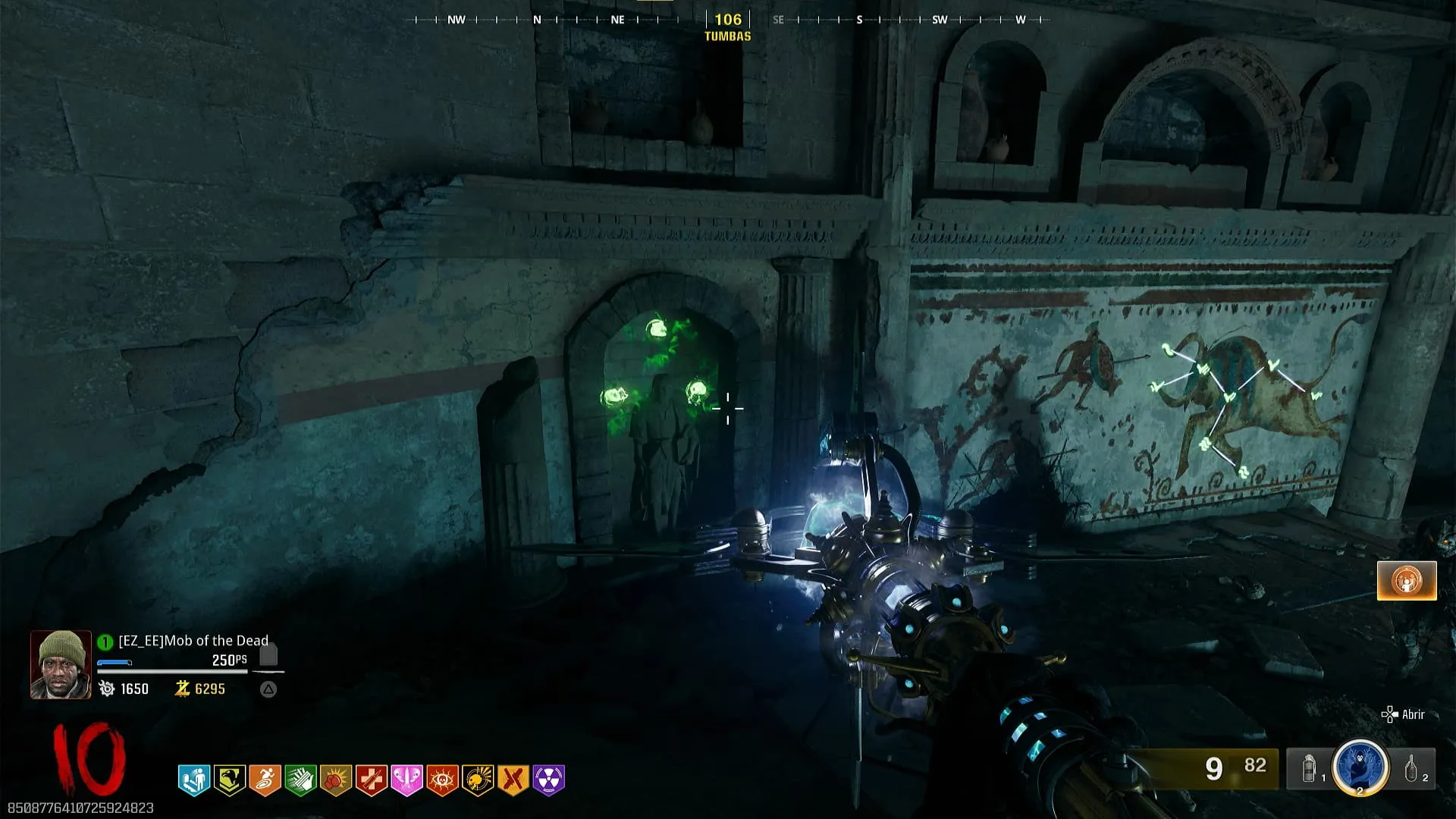Click the blue slide-kick perk icon
1456x819 pixels.
click(194, 780)
